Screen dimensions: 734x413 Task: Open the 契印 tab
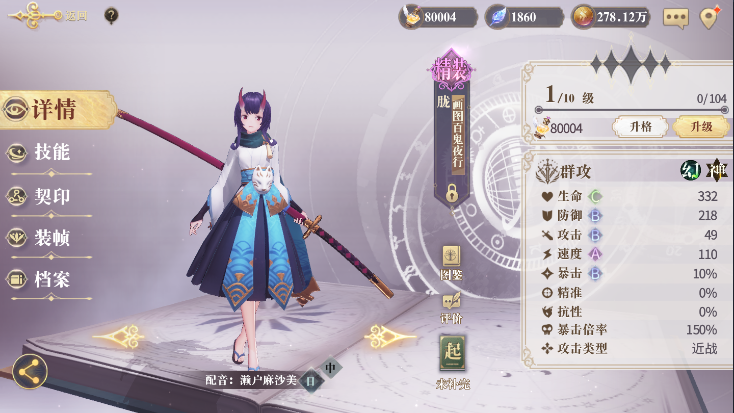point(52,196)
